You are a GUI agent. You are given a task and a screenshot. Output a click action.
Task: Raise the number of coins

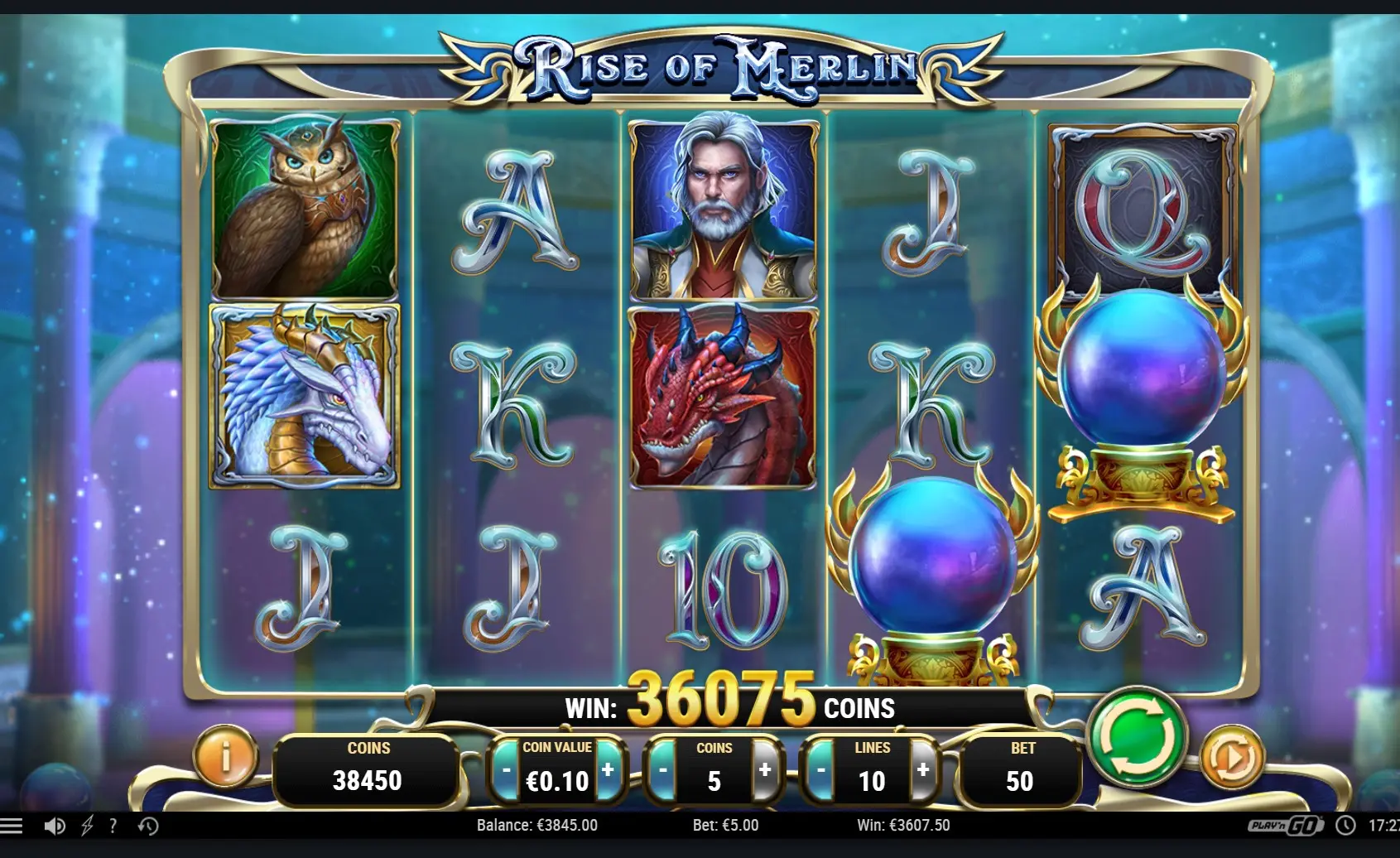[x=765, y=770]
